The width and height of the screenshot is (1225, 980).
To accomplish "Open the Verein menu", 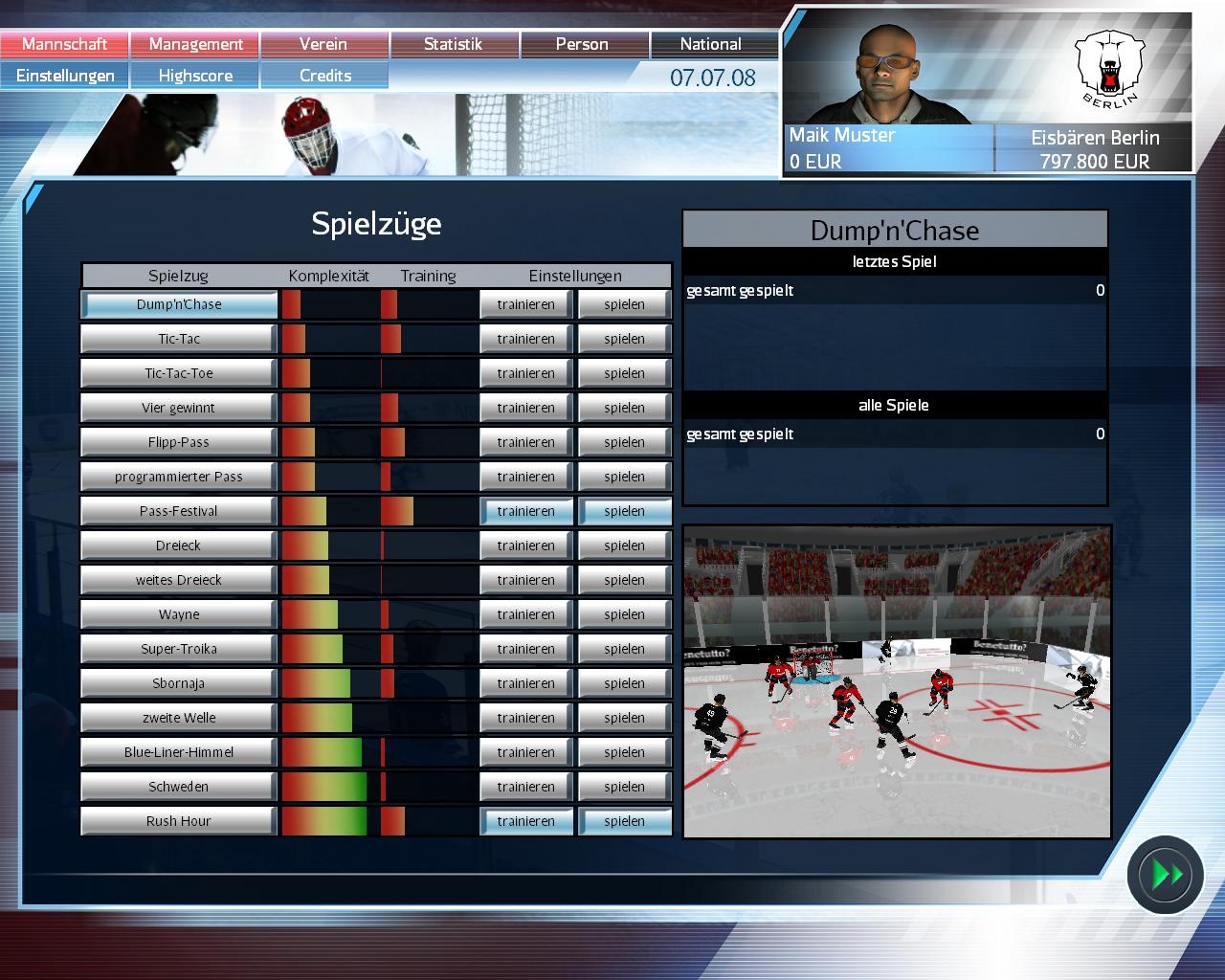I will pos(323,44).
